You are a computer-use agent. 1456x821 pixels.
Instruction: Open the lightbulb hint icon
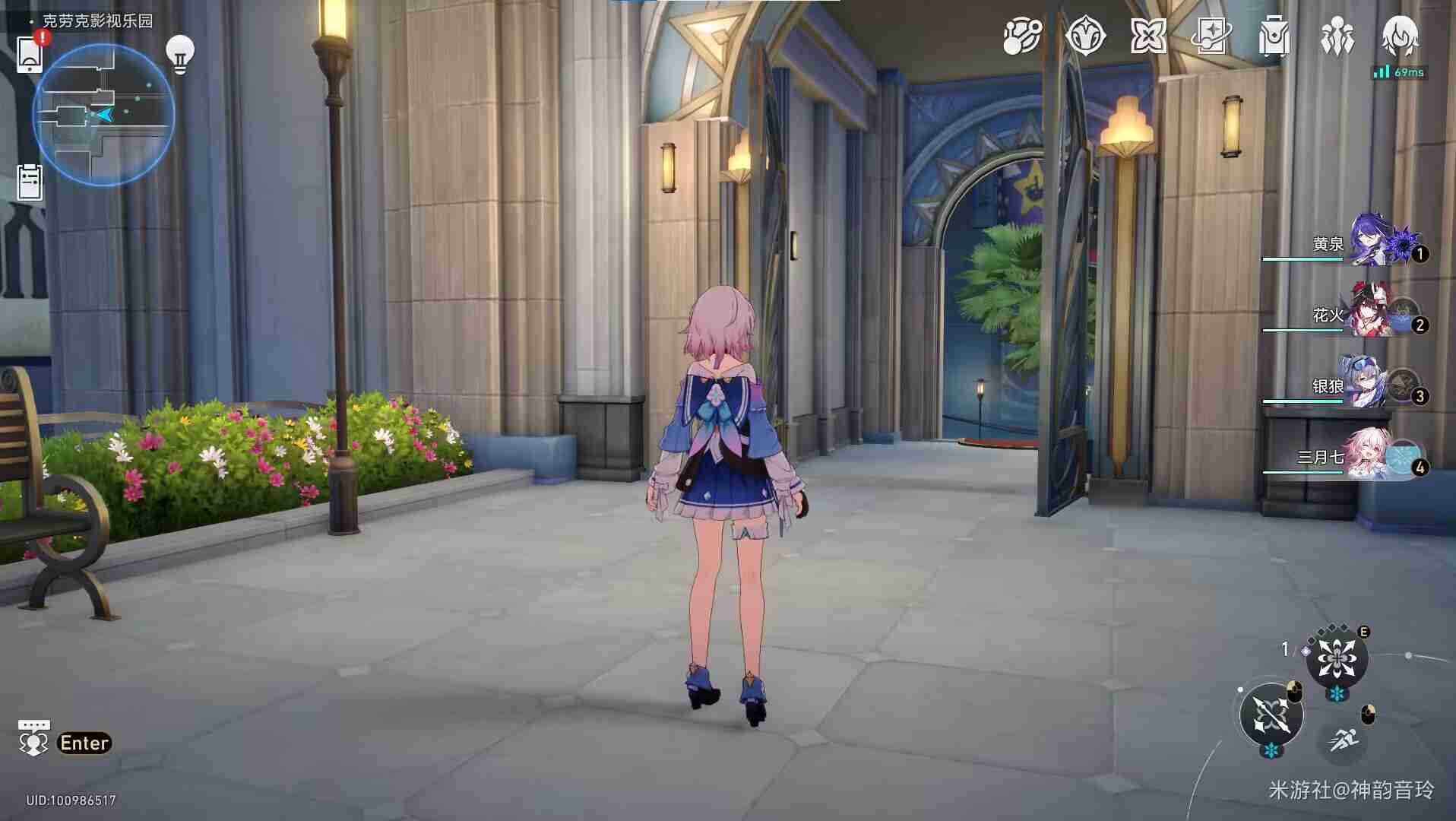coord(180,54)
